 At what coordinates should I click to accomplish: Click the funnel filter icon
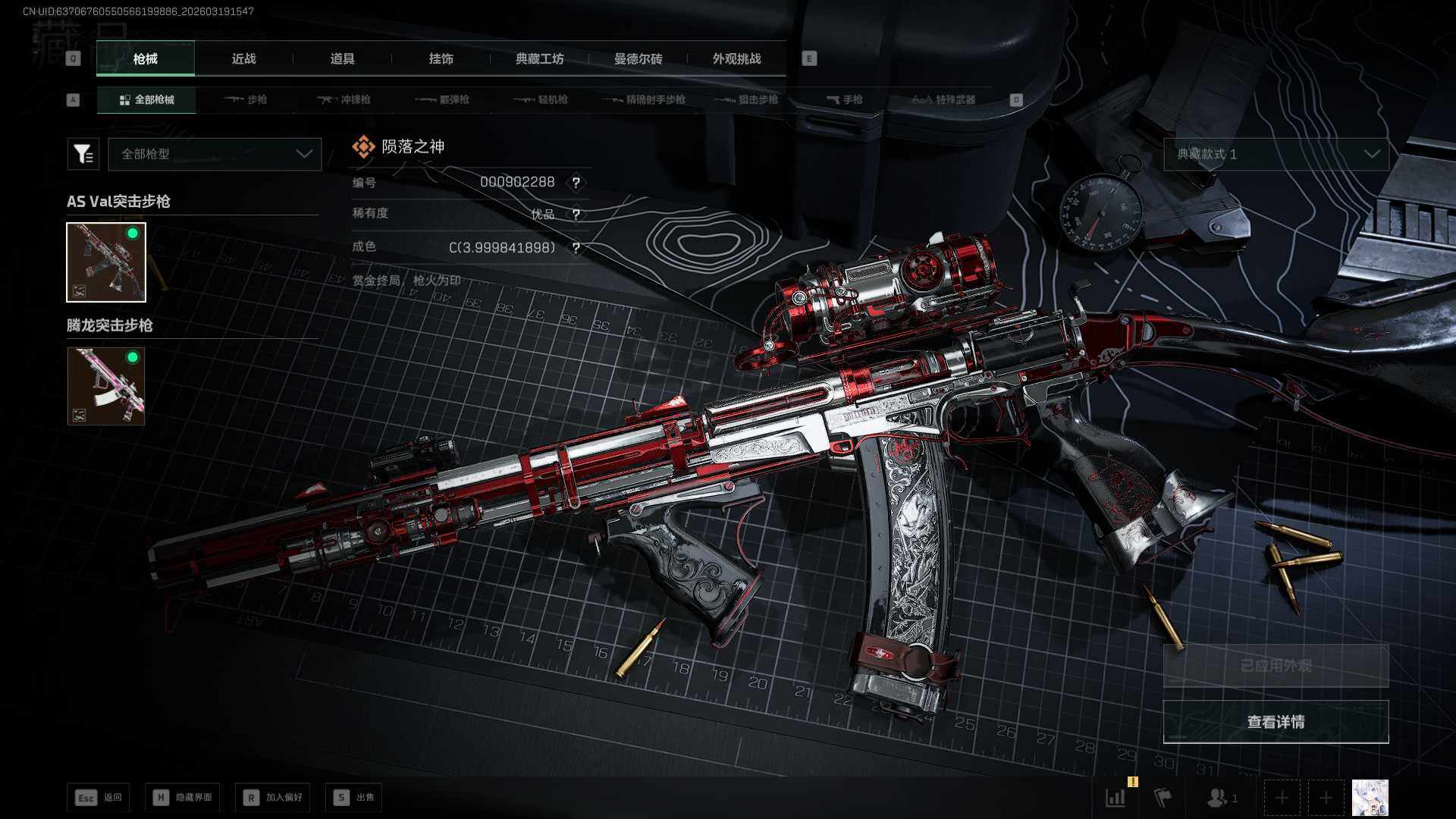tap(83, 154)
